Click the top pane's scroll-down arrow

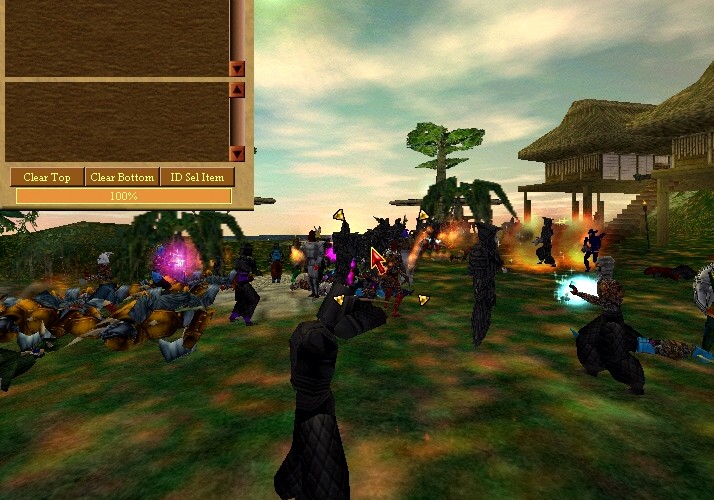coord(237,69)
